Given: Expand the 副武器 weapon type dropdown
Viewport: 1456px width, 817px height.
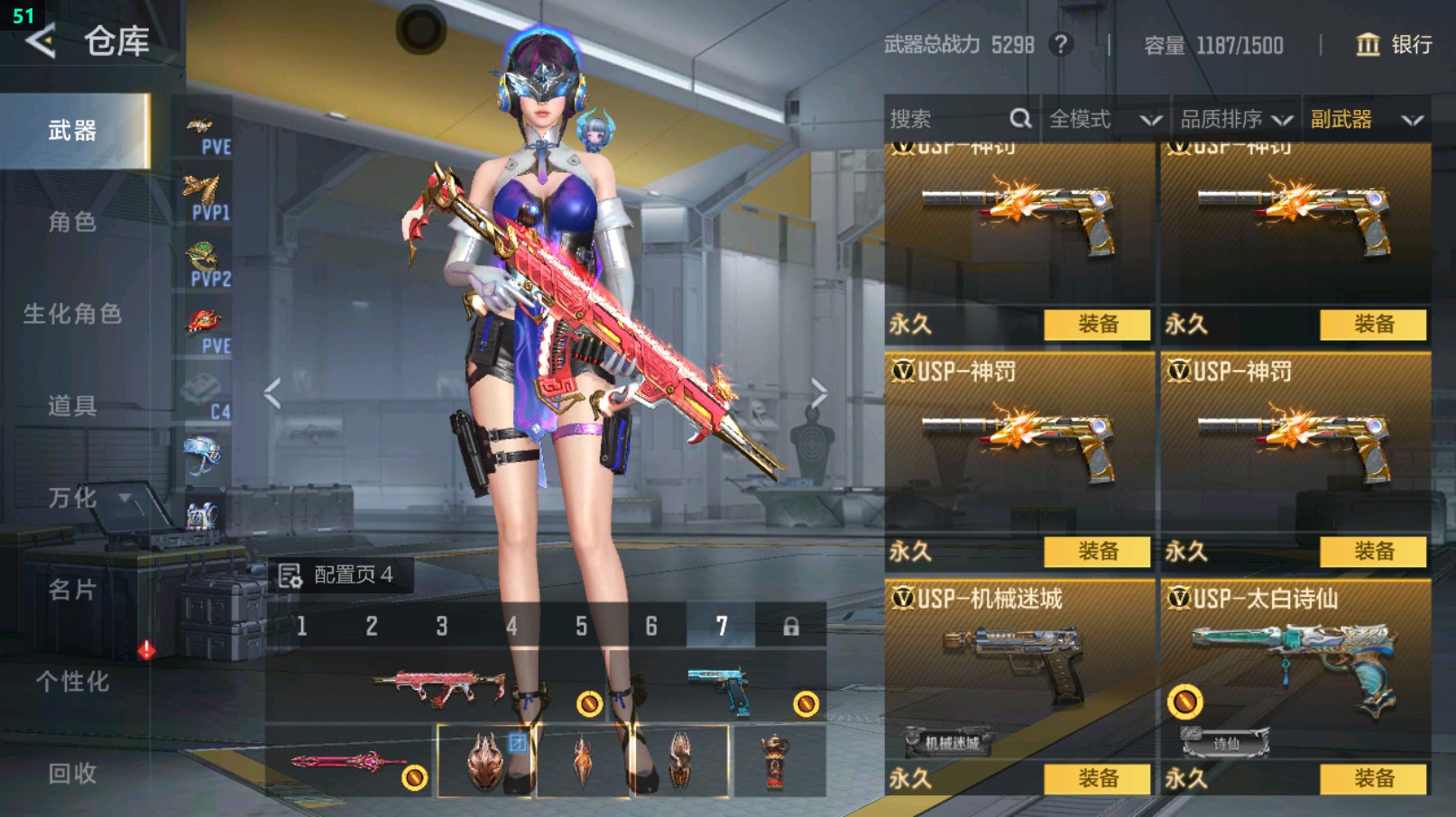Looking at the screenshot, I should pos(1365,119).
